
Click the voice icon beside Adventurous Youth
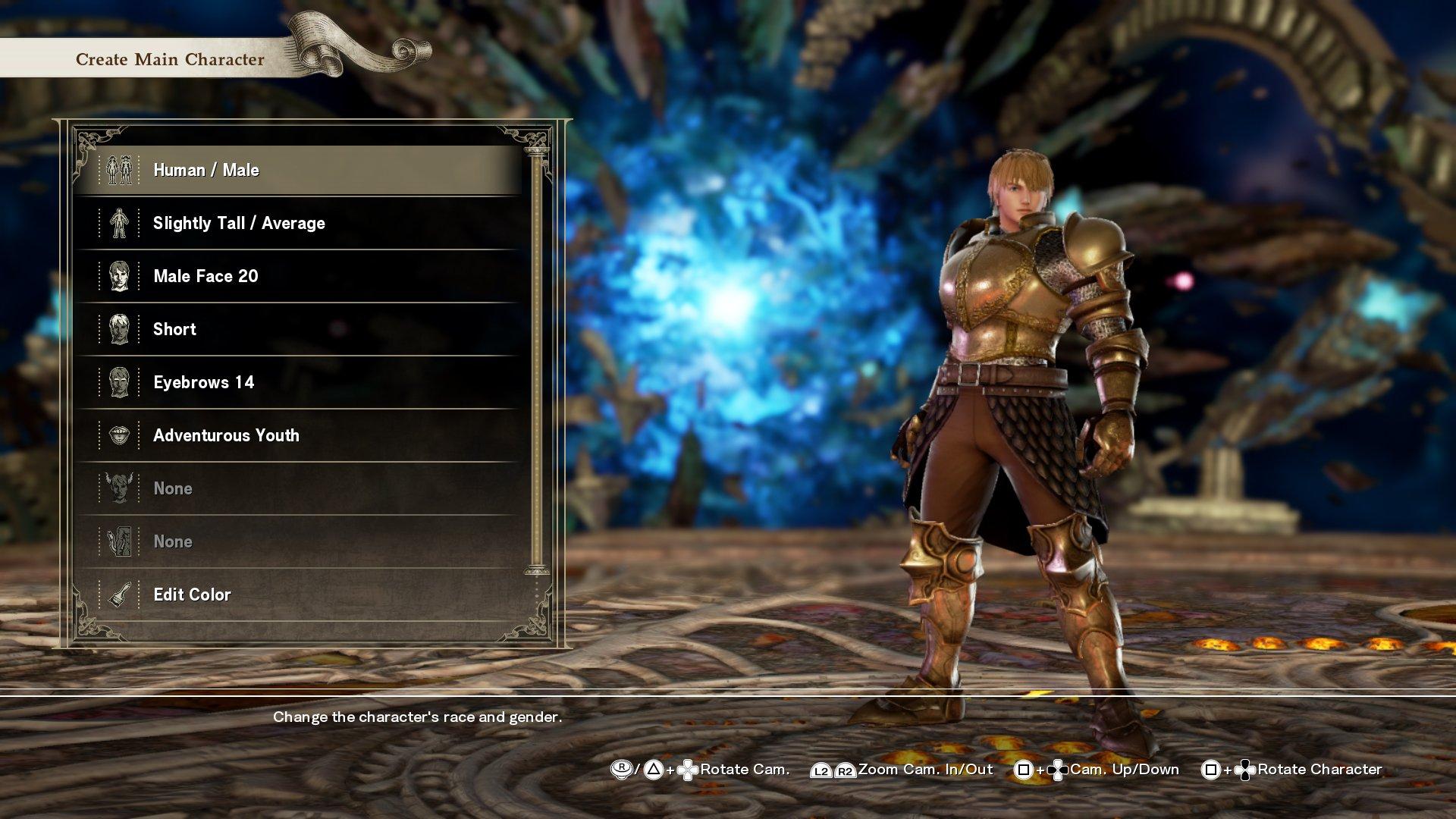coord(120,435)
